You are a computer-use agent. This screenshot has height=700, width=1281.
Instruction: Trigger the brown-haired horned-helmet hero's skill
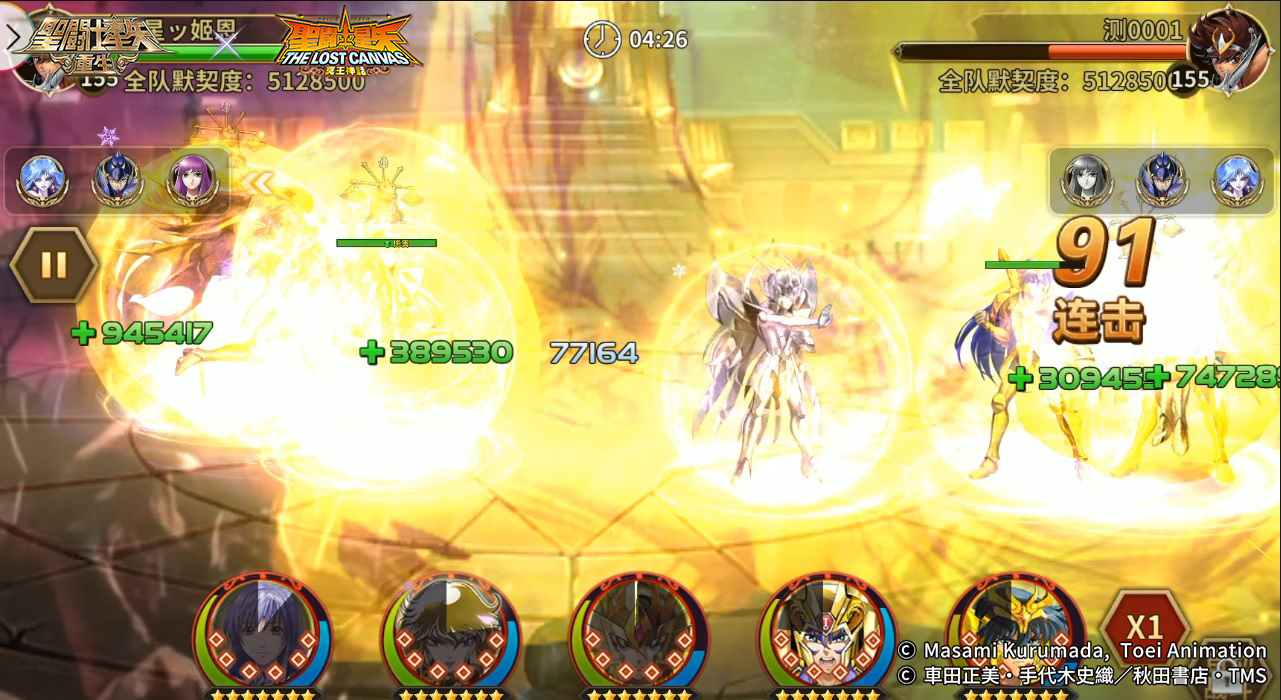pos(450,631)
